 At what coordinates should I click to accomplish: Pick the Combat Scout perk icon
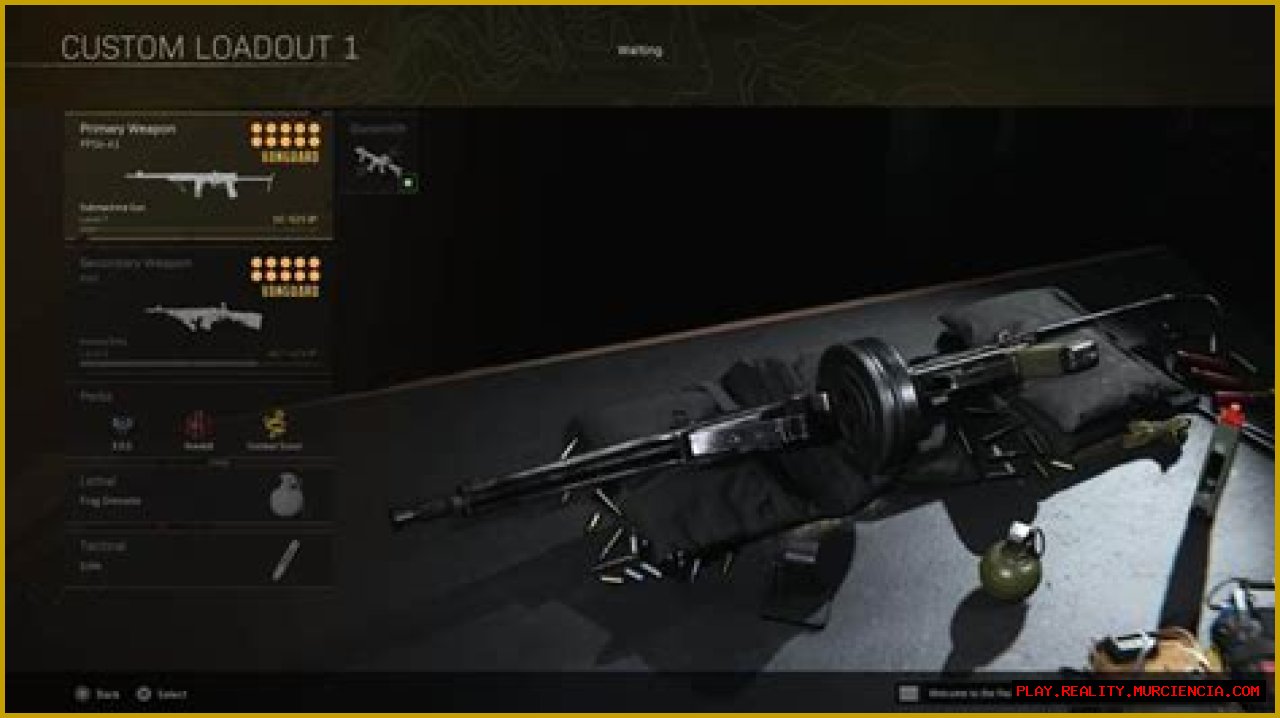coord(273,427)
